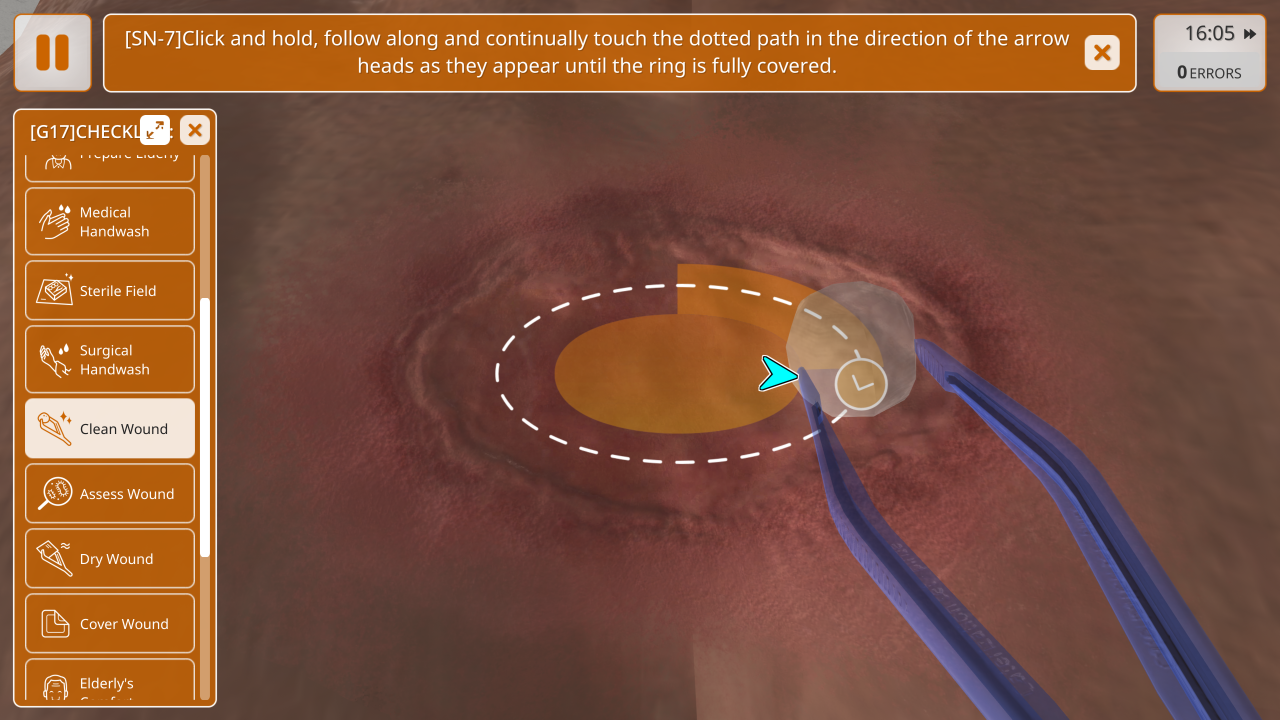Select the Medical Handwash checklist step
1280x720 pixels.
(110, 222)
